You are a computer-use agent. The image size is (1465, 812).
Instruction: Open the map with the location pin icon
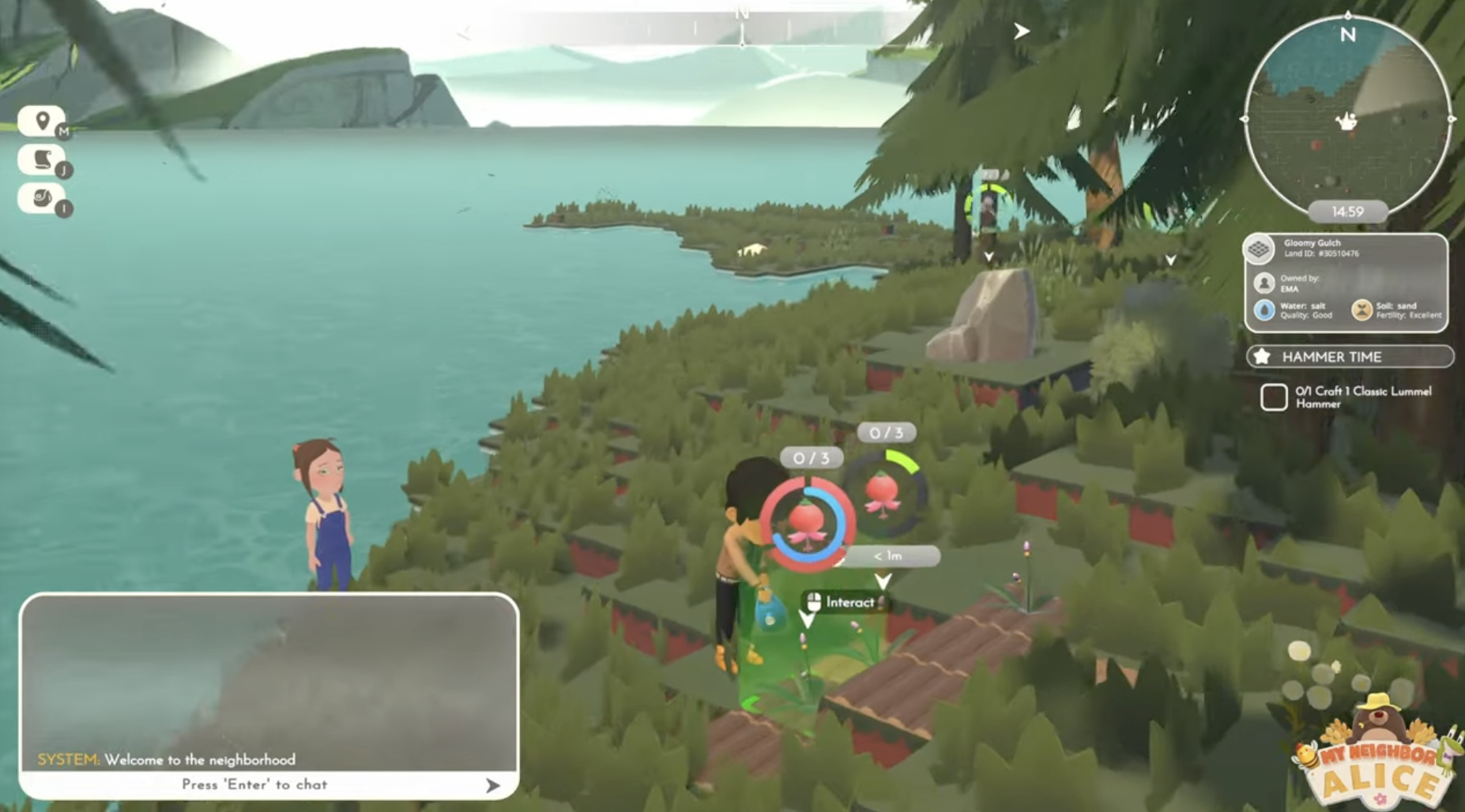[x=42, y=122]
